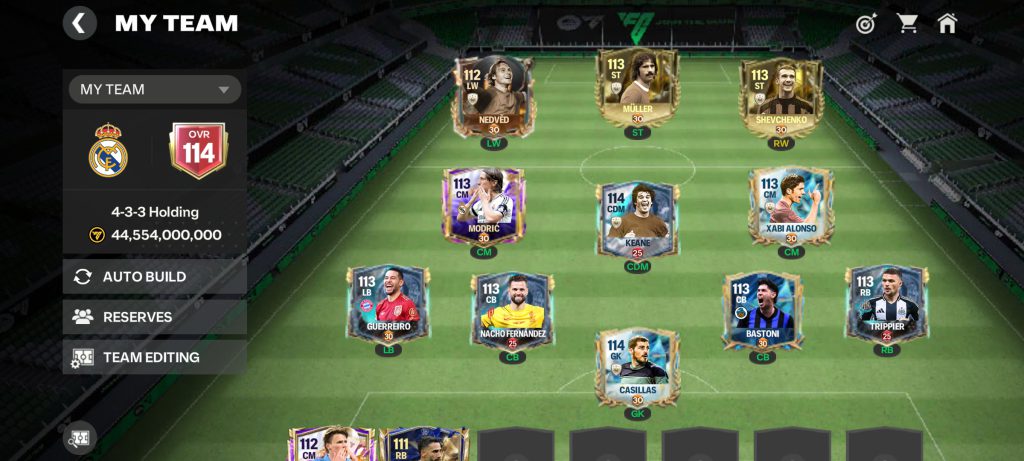Choose the Modrić CM card

[483, 206]
